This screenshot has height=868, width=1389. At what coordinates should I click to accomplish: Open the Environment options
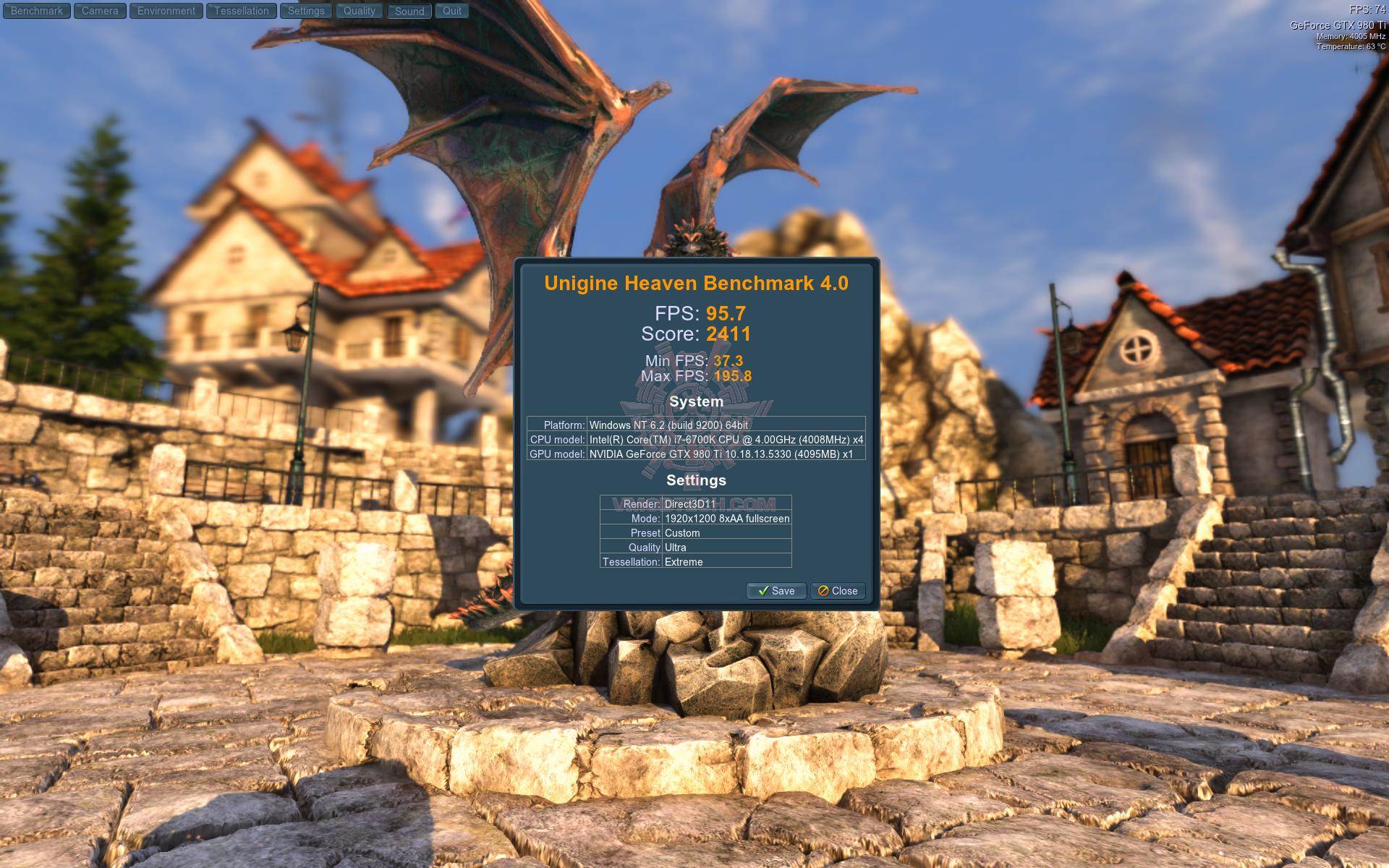(x=166, y=11)
